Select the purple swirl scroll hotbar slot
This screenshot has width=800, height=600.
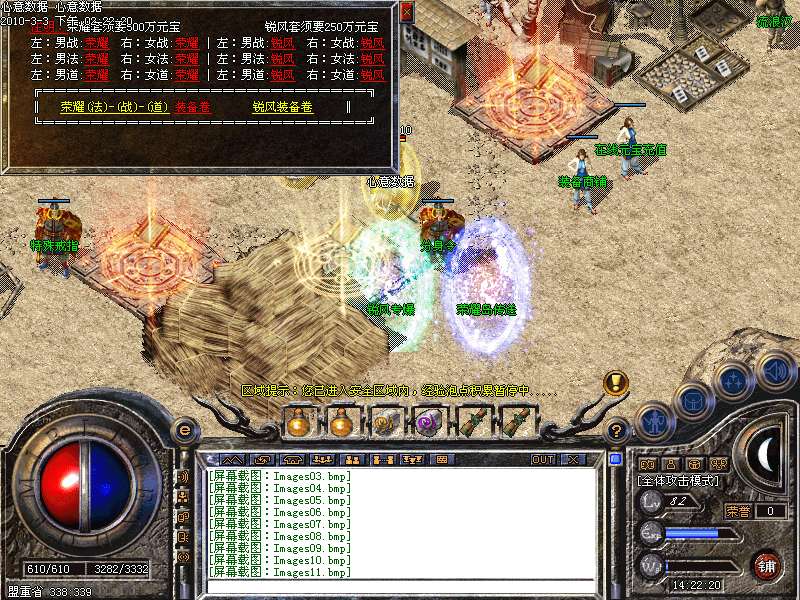[429, 423]
